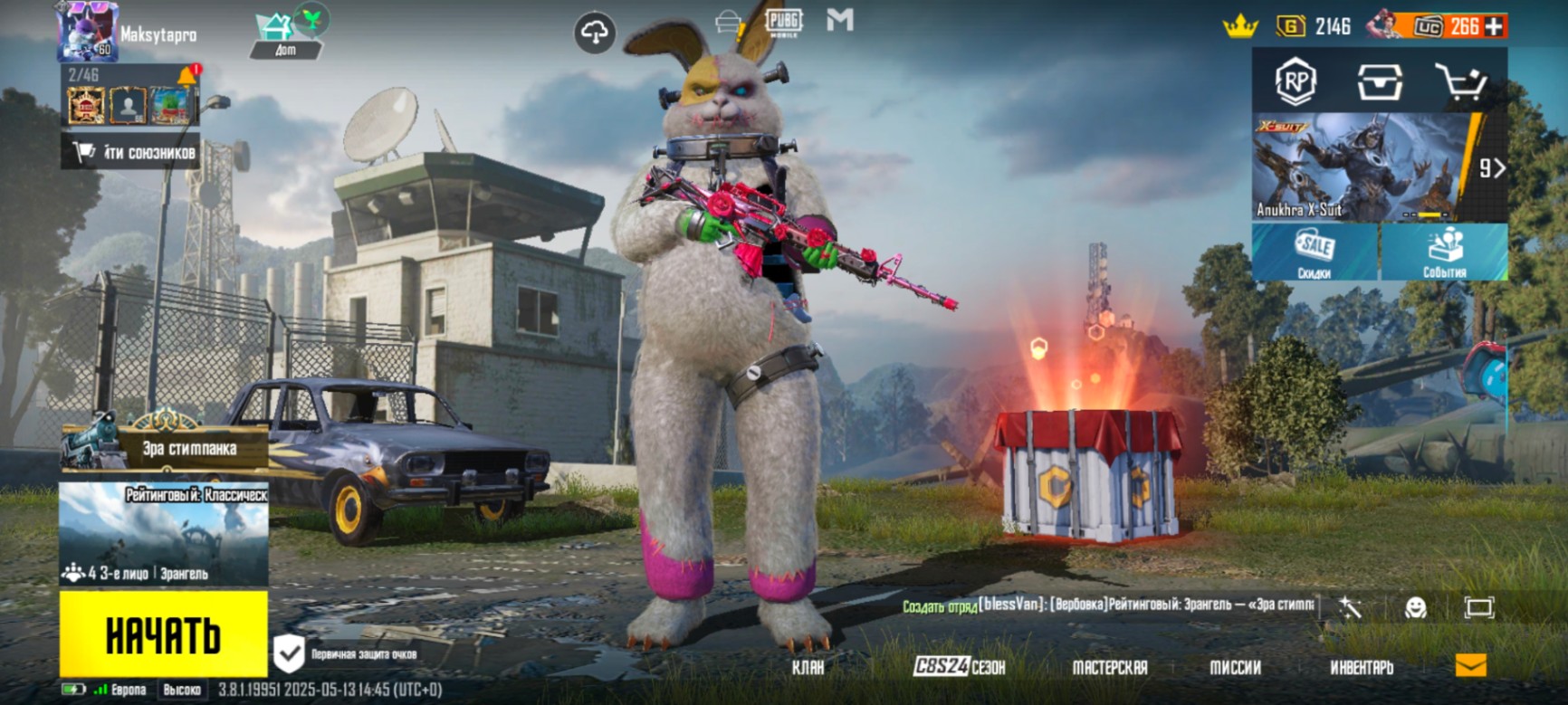1568x705 pixels.
Task: Open the ИНВЕНТАРЬ inventory menu
Action: tap(1361, 667)
